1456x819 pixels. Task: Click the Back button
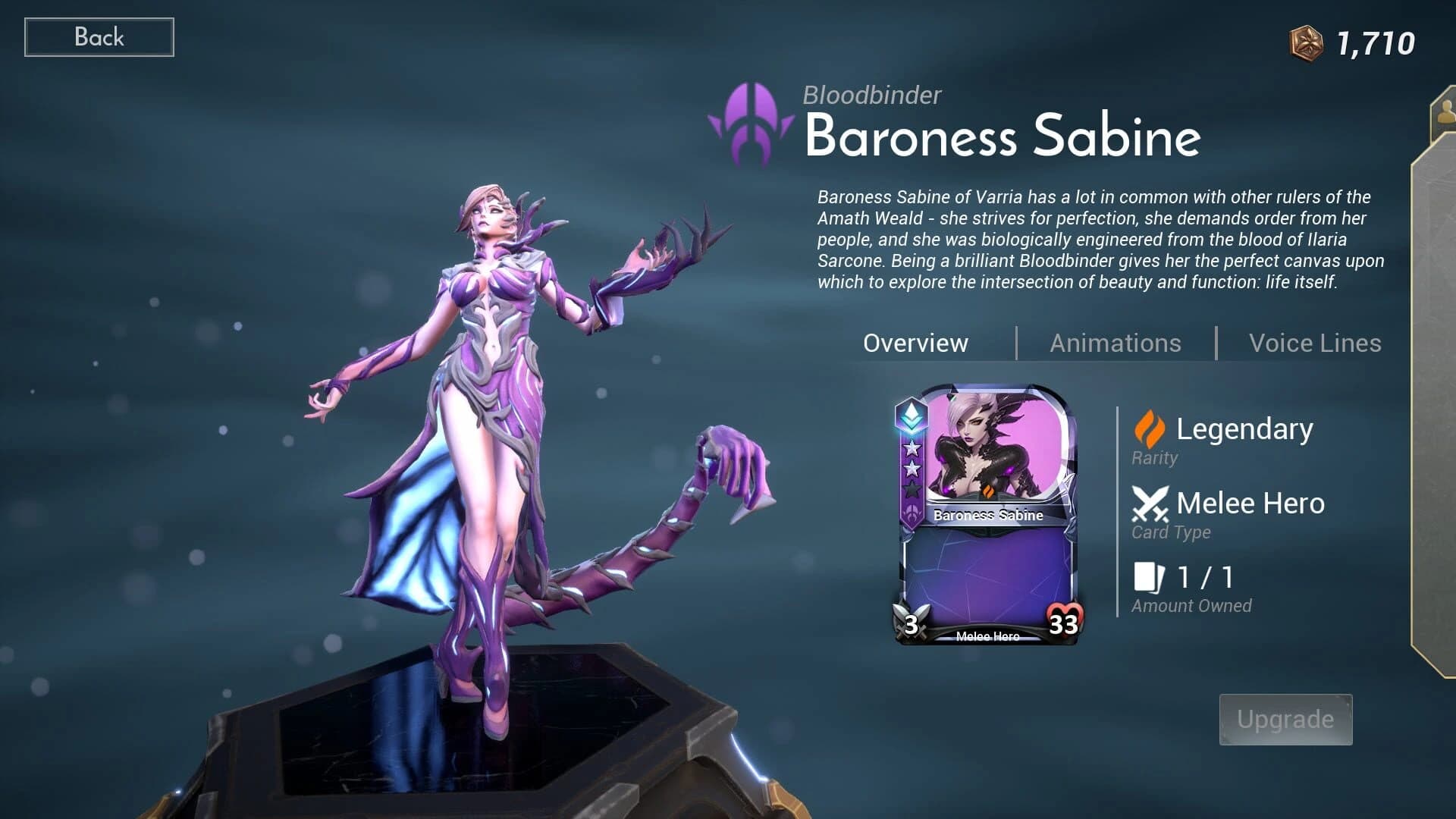pos(99,36)
